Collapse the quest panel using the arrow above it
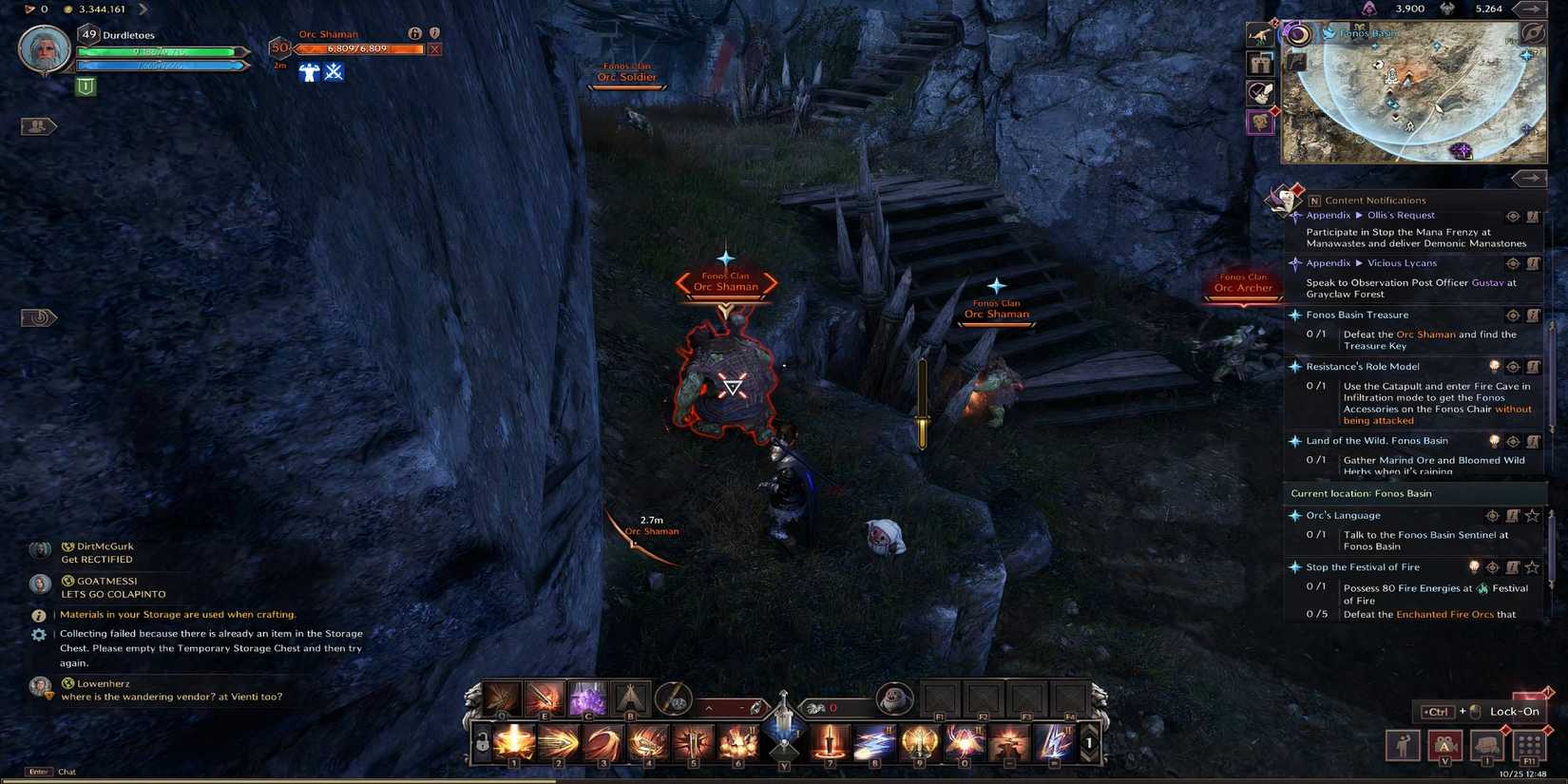This screenshot has height=784, width=1568. pos(1530,178)
